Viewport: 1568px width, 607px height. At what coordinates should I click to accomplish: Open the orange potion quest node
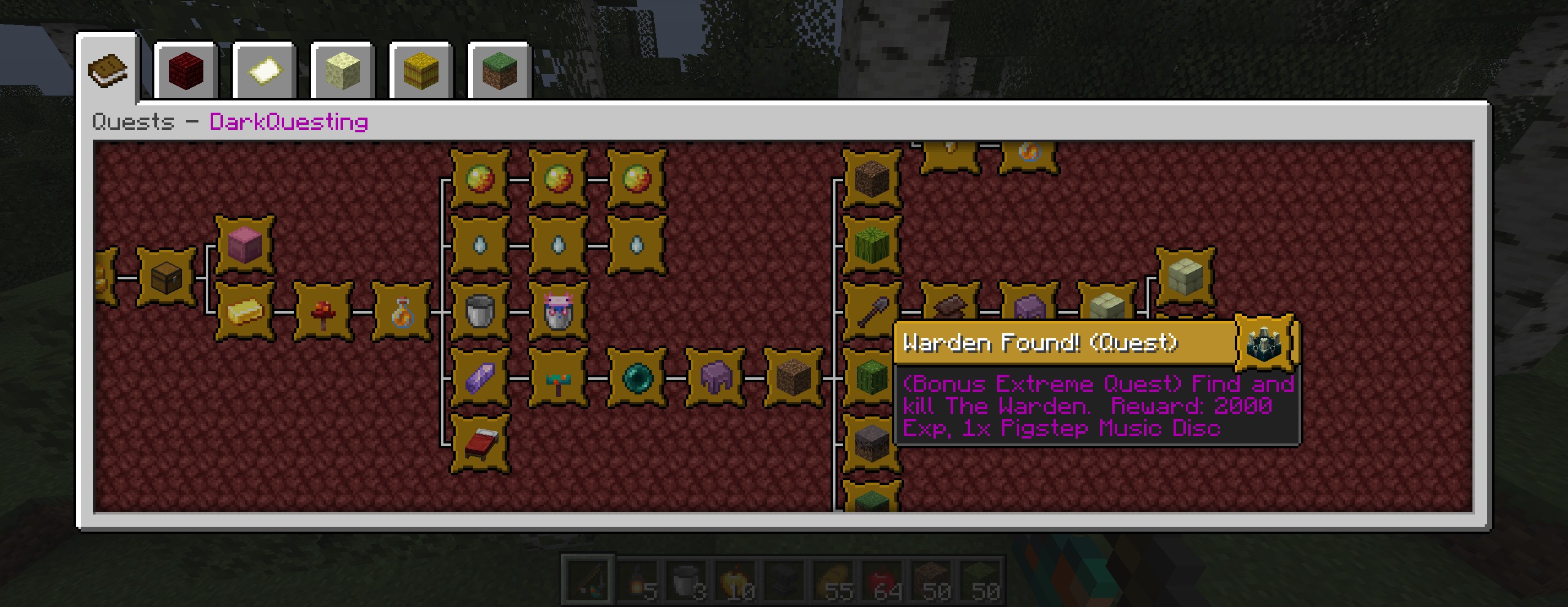(401, 312)
